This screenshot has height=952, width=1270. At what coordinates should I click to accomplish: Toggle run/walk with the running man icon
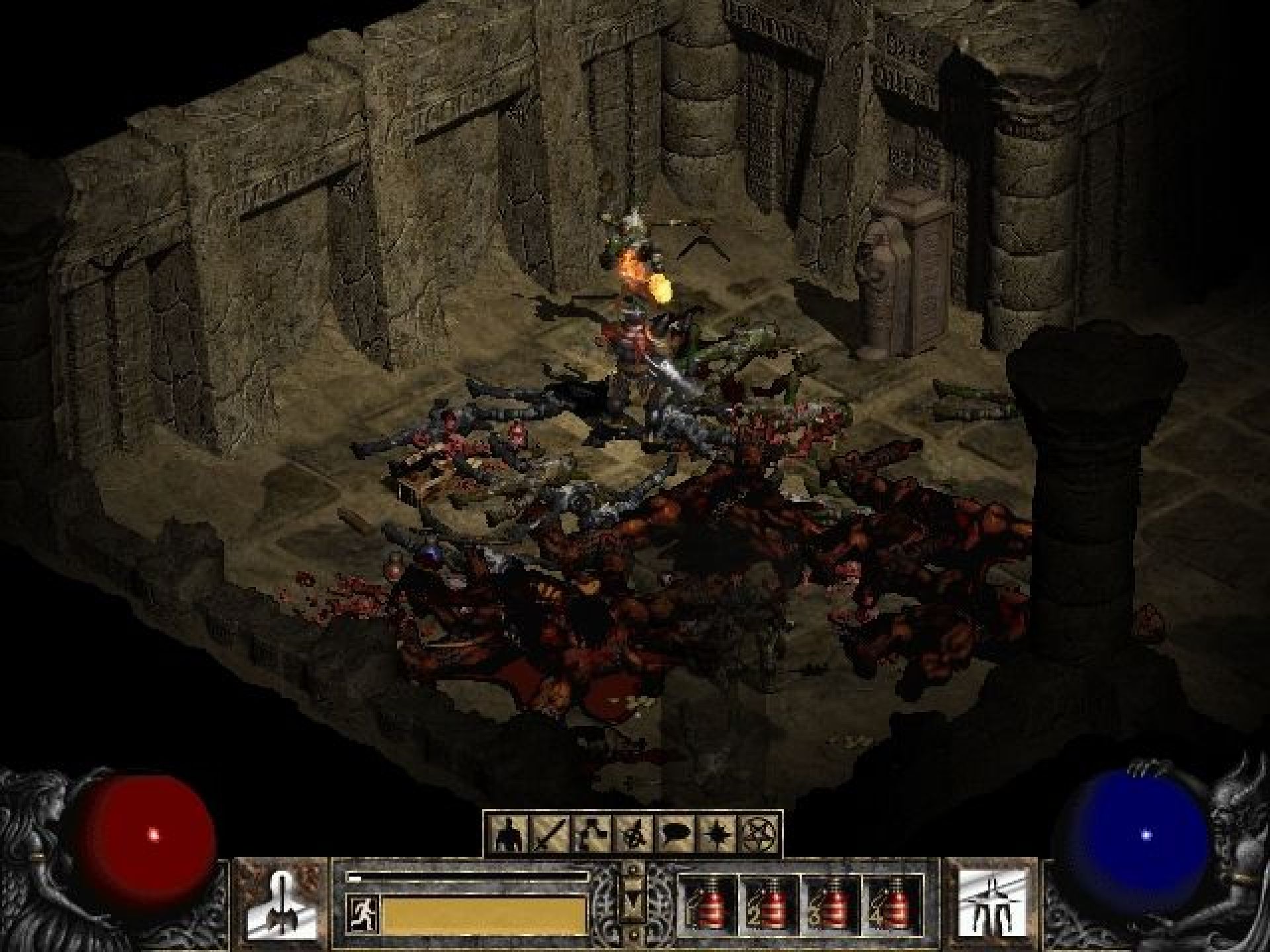point(362,914)
